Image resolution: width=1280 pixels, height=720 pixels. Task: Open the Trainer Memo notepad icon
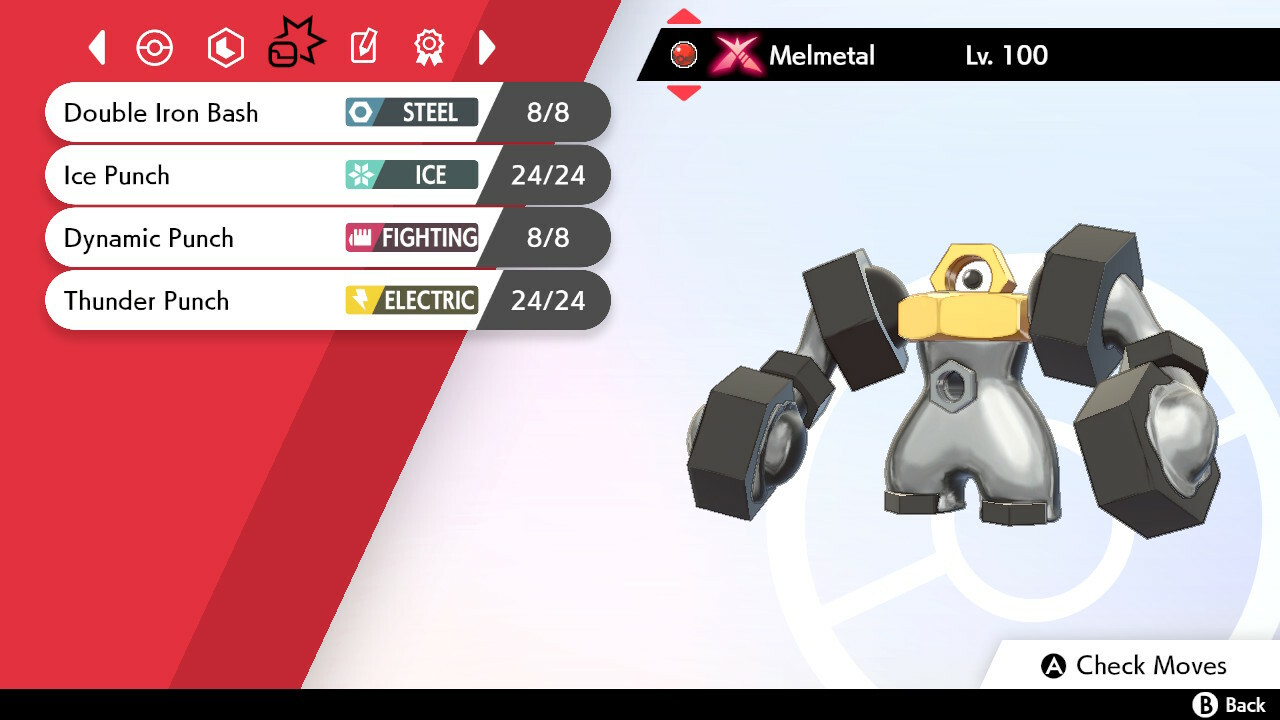point(363,47)
